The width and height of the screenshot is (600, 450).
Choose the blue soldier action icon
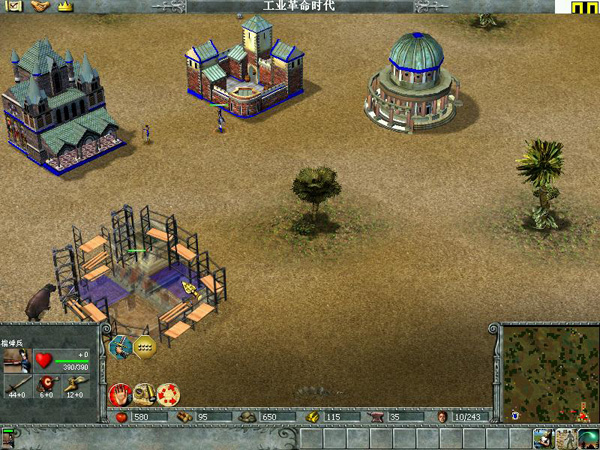tap(122, 347)
